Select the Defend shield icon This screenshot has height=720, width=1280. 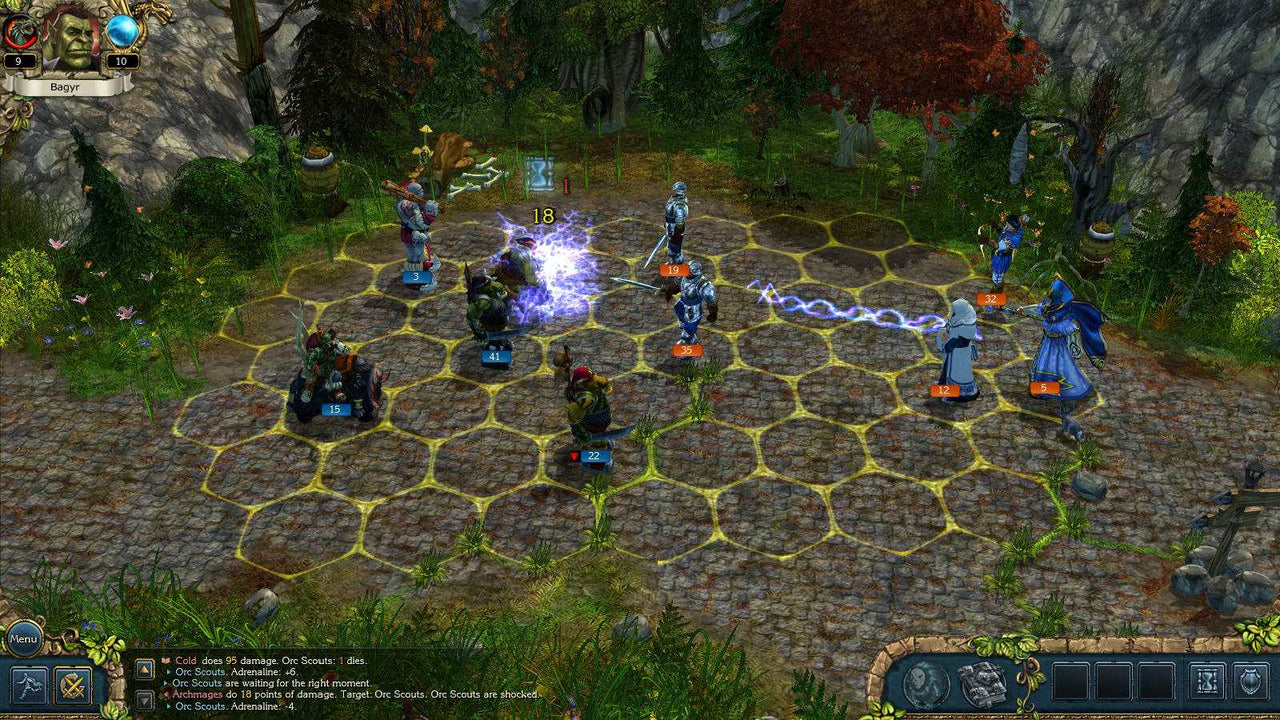[x=1249, y=681]
